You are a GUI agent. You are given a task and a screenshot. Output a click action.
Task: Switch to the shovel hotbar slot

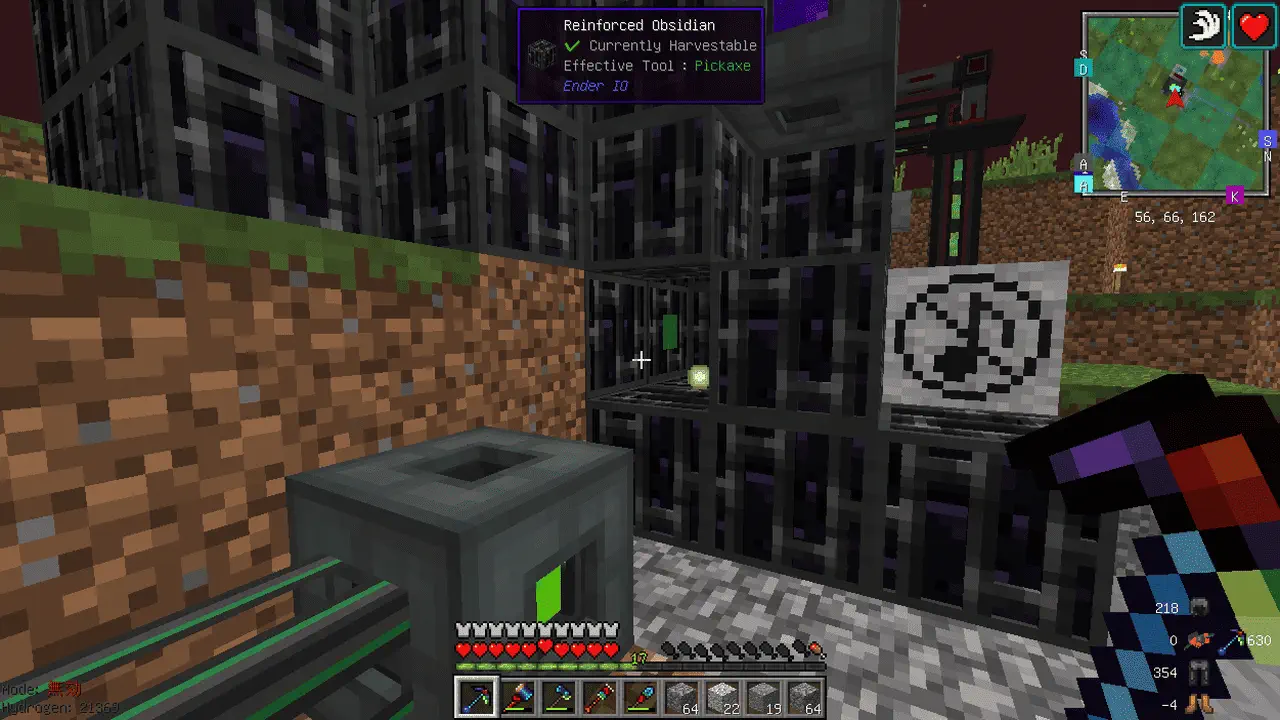(641, 696)
